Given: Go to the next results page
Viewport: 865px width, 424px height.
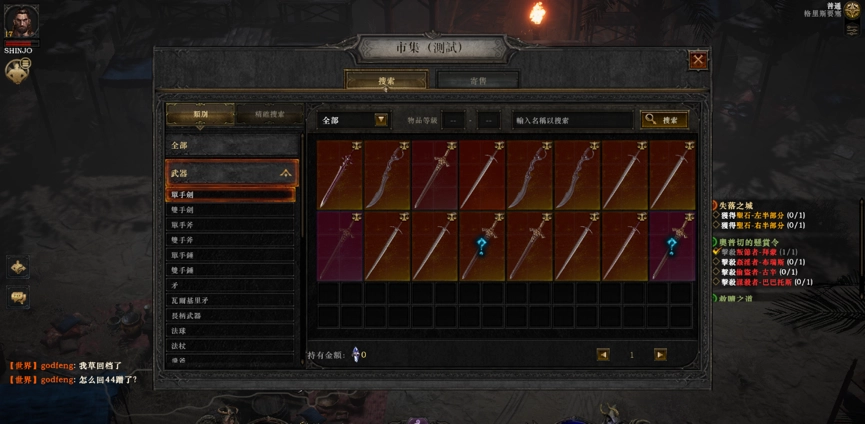Looking at the screenshot, I should 660,355.
